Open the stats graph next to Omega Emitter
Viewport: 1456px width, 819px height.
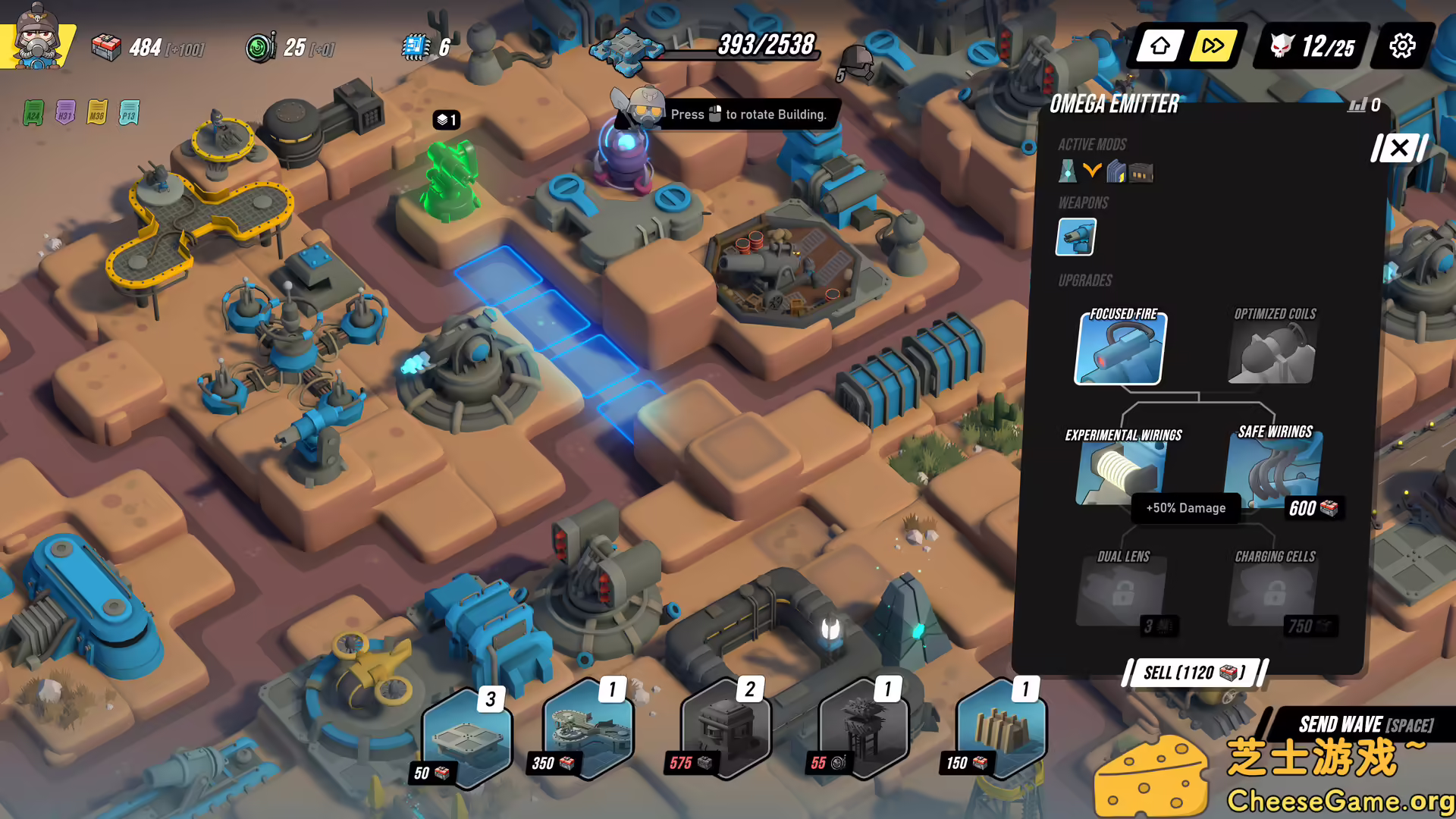coord(1357,105)
